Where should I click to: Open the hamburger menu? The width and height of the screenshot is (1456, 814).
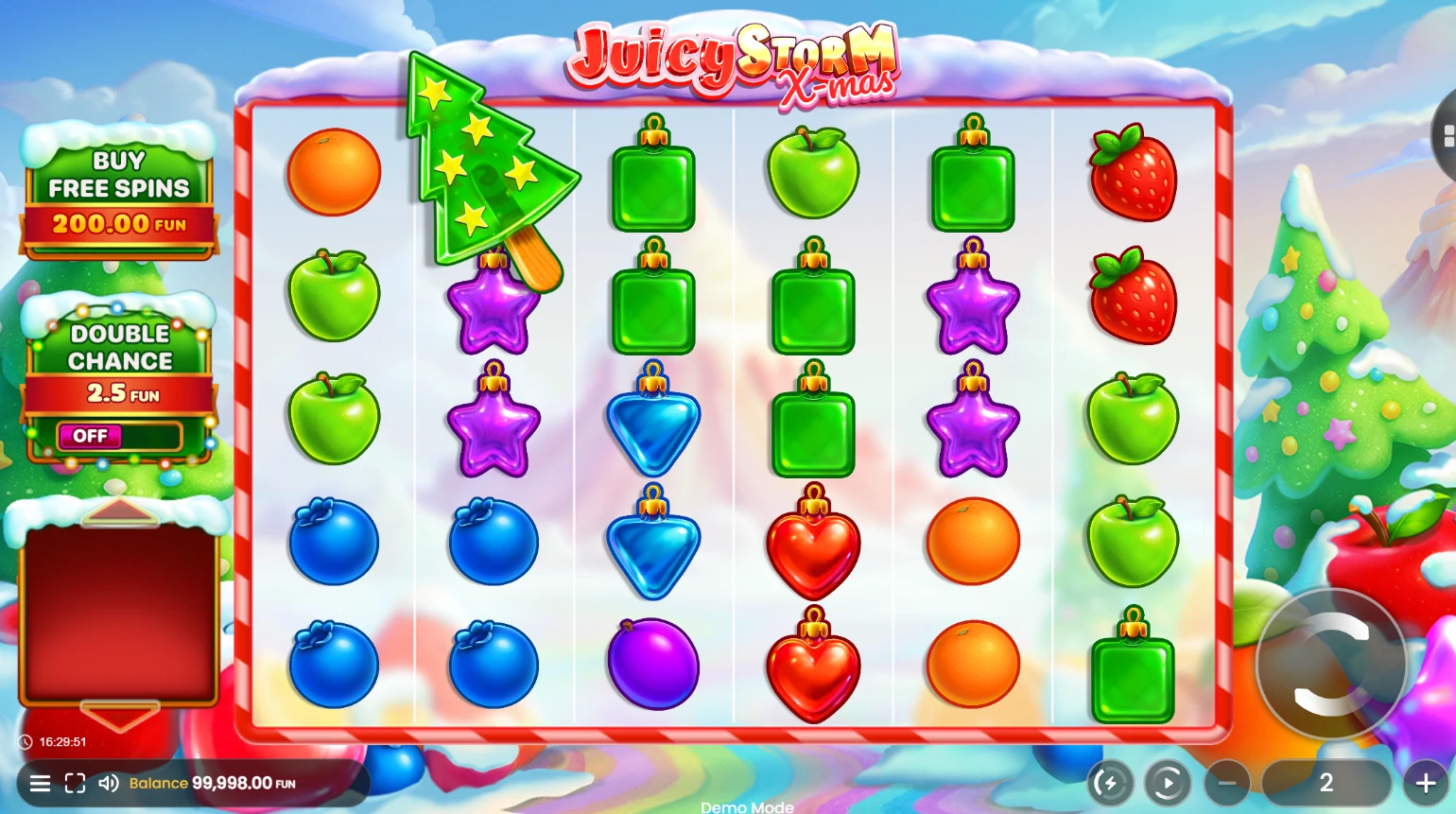[x=40, y=783]
